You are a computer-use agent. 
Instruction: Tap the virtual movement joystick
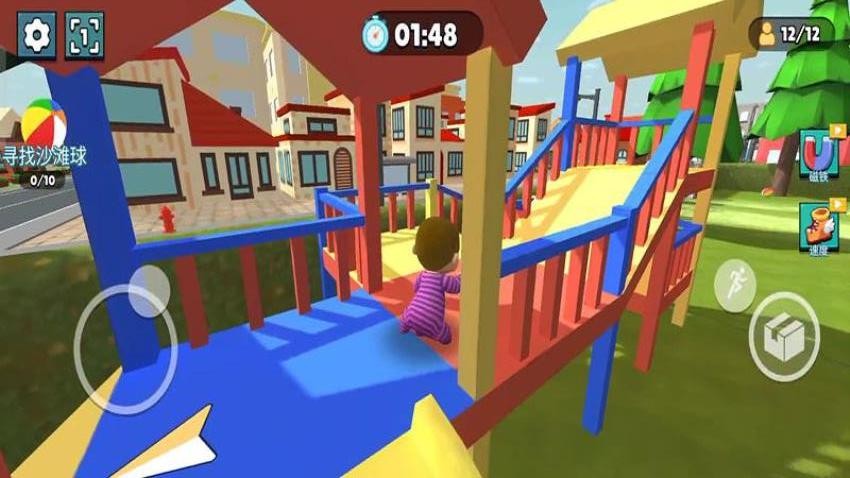125,347
